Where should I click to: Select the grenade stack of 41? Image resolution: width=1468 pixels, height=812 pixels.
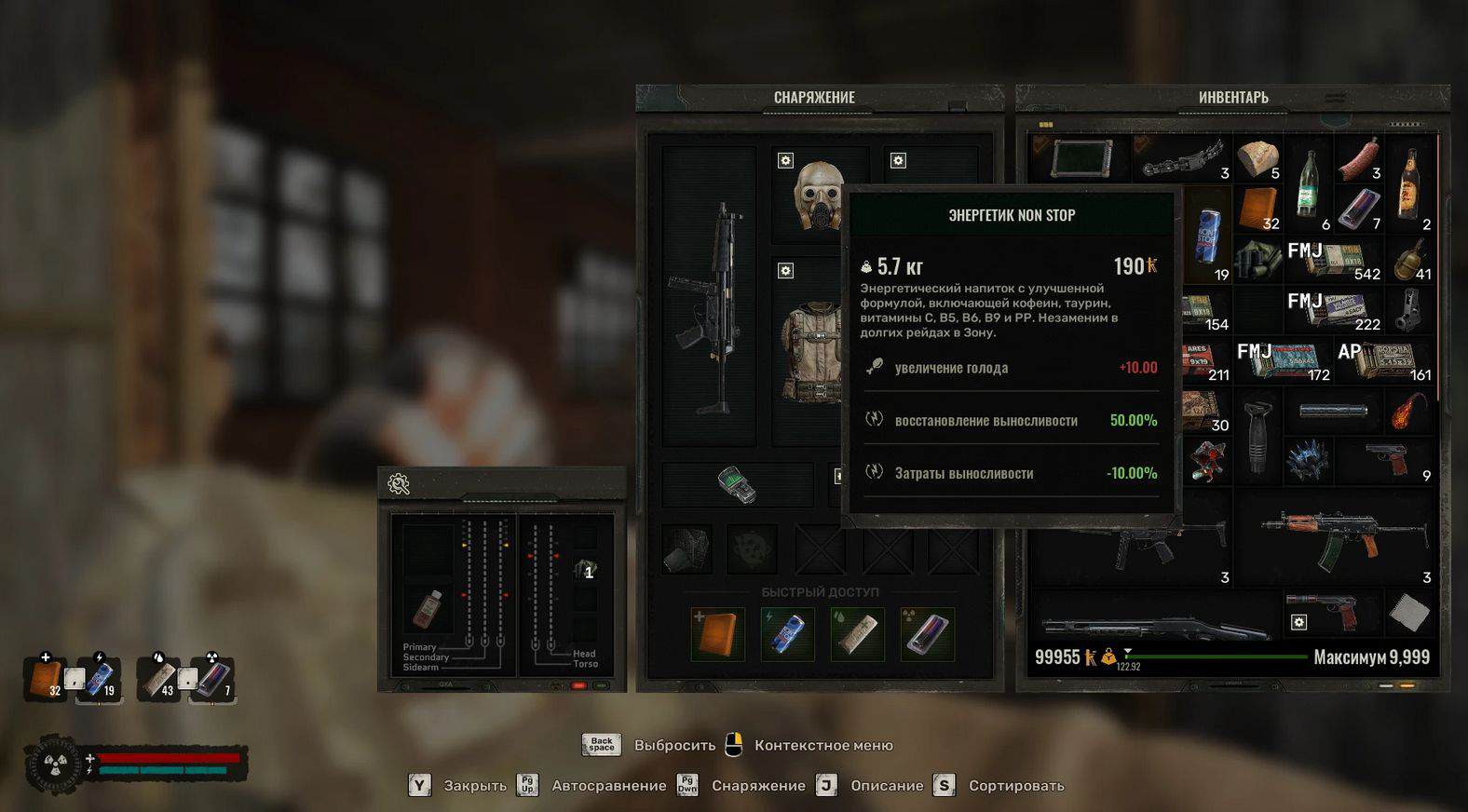pyautogui.click(x=1409, y=258)
